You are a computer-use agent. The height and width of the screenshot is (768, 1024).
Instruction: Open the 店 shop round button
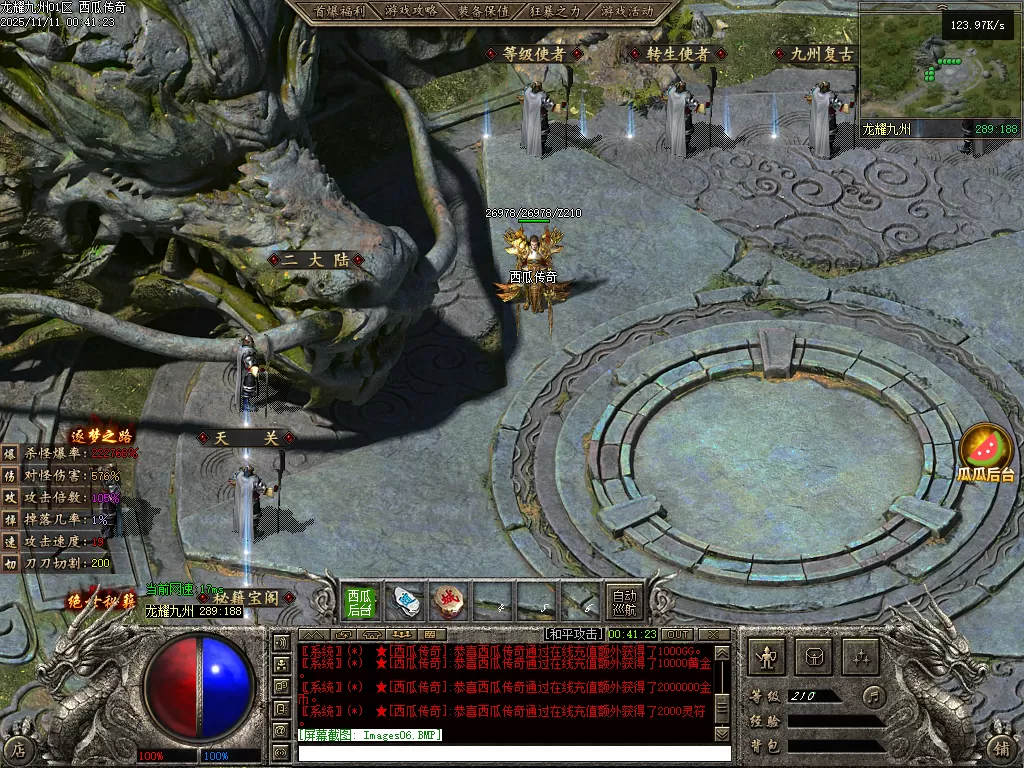coord(18,748)
